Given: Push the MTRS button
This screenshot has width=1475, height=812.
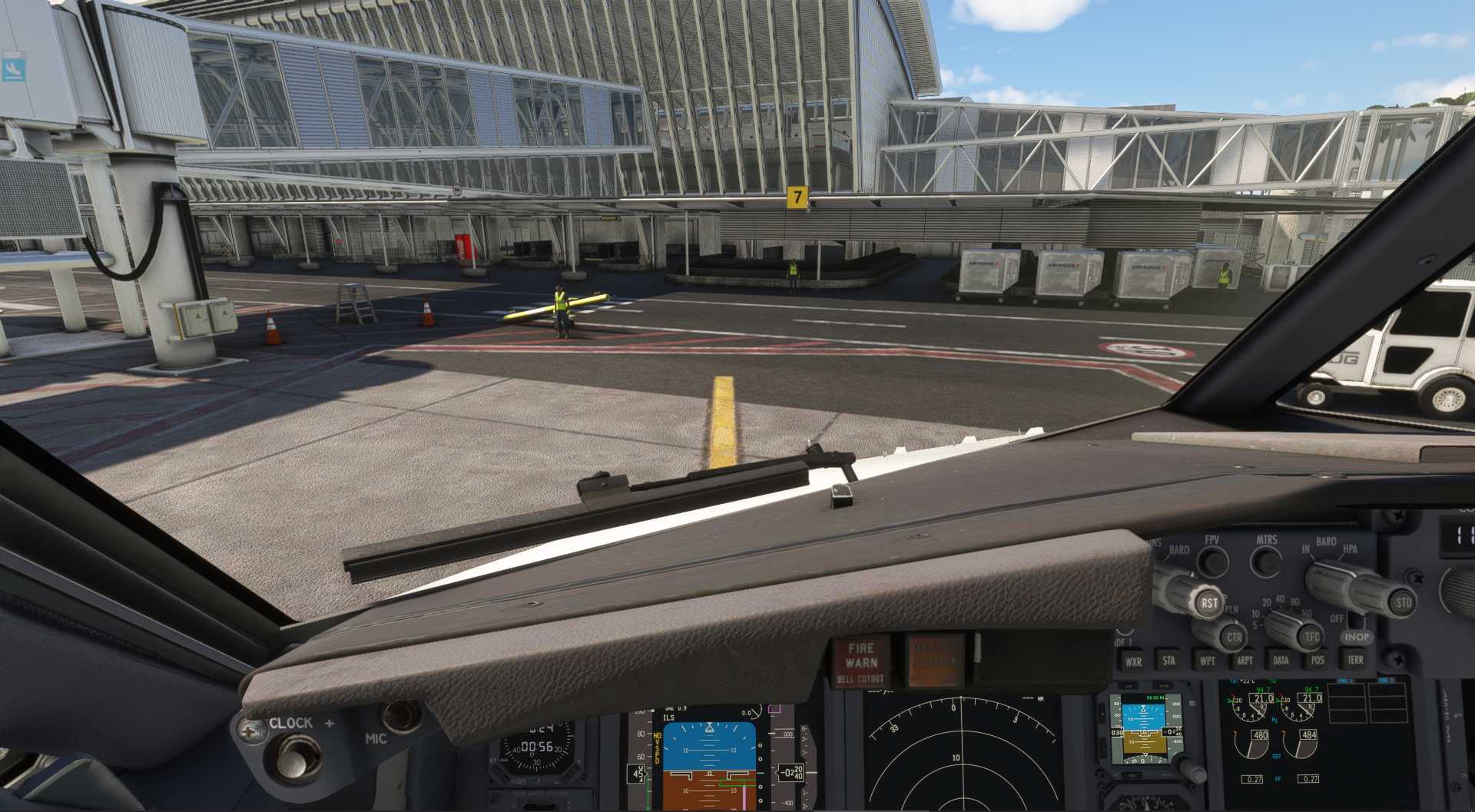Looking at the screenshot, I should pos(1265,562).
